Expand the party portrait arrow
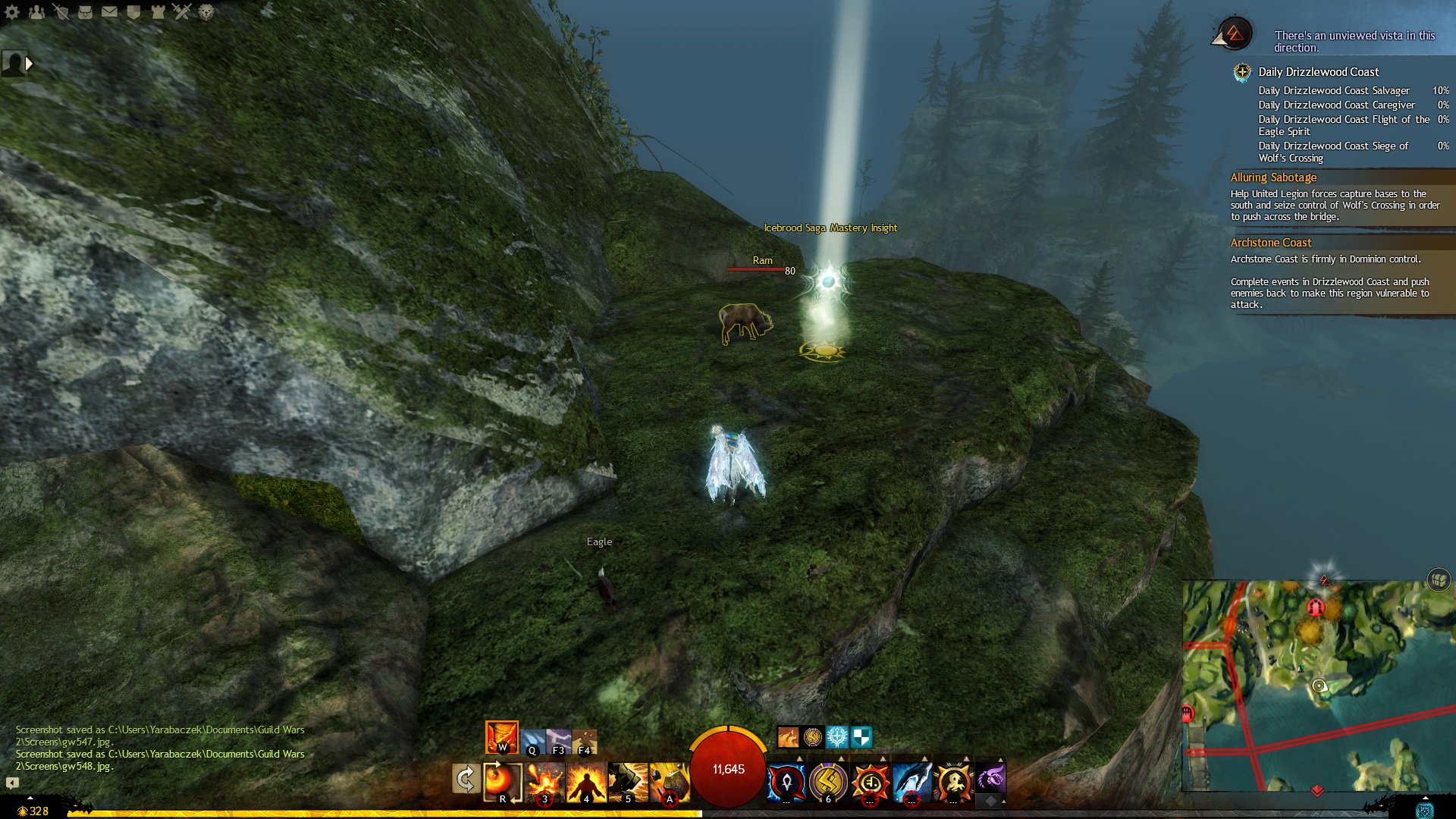Image resolution: width=1456 pixels, height=819 pixels. [x=29, y=64]
